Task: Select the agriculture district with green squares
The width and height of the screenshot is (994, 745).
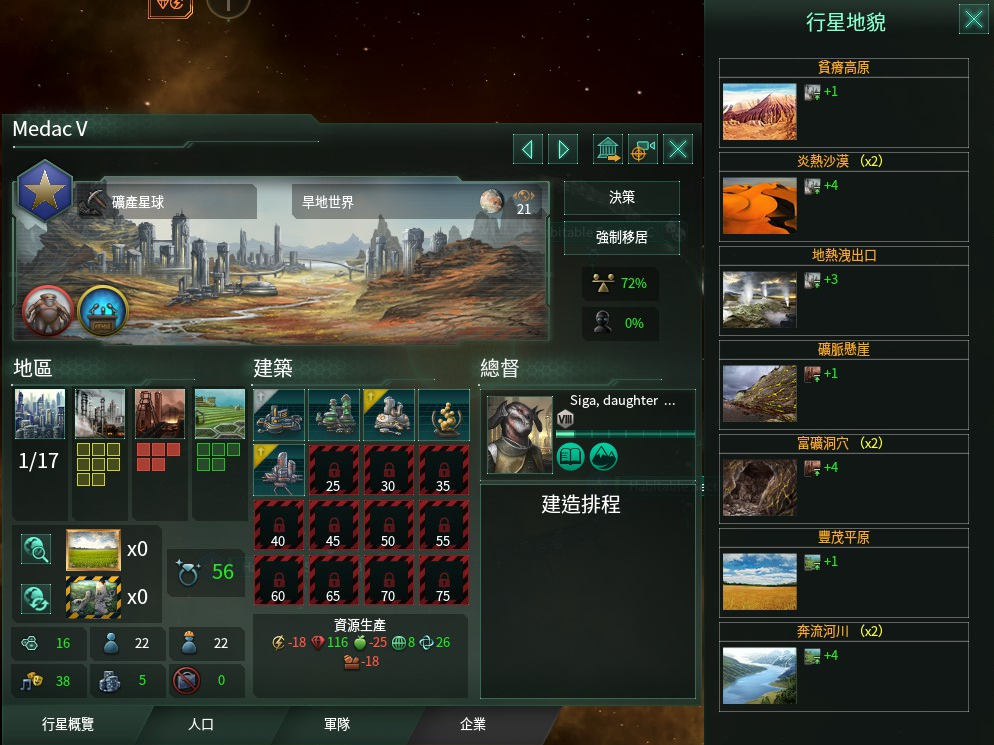Action: click(x=219, y=414)
